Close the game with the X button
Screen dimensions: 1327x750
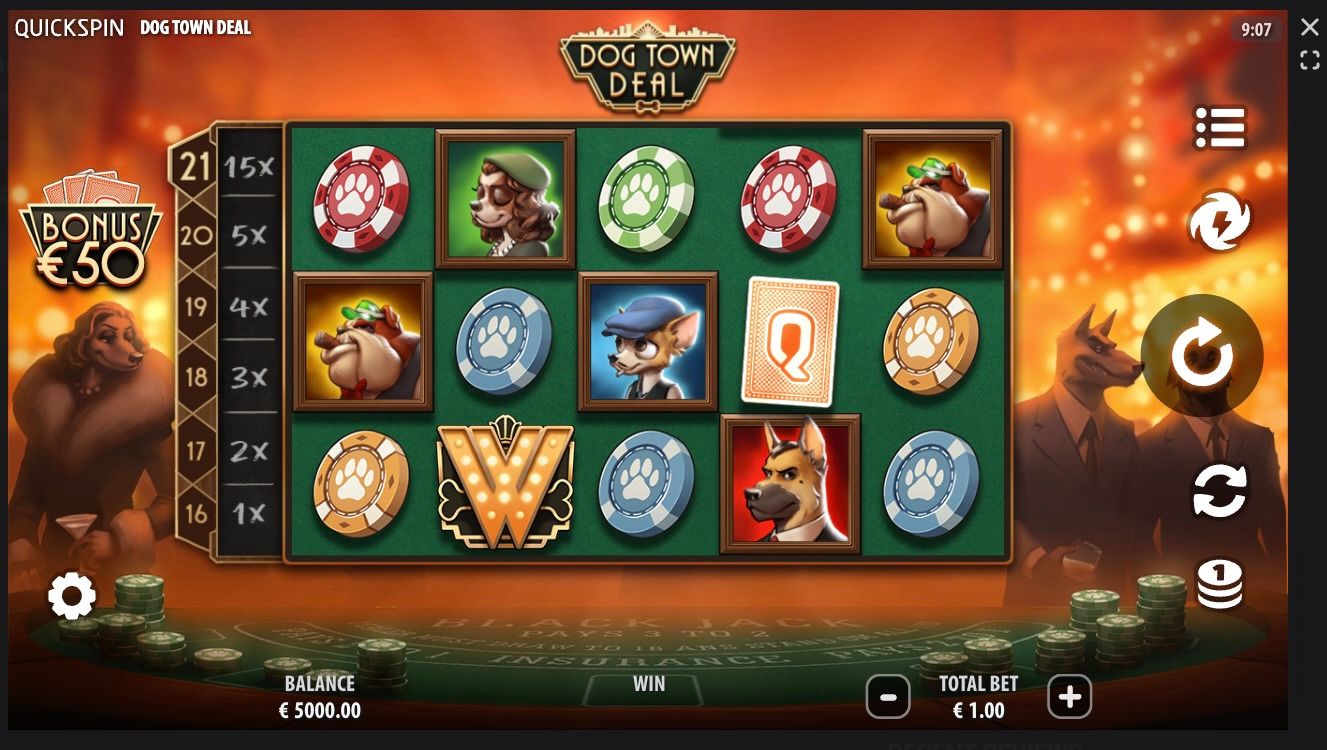[1309, 27]
